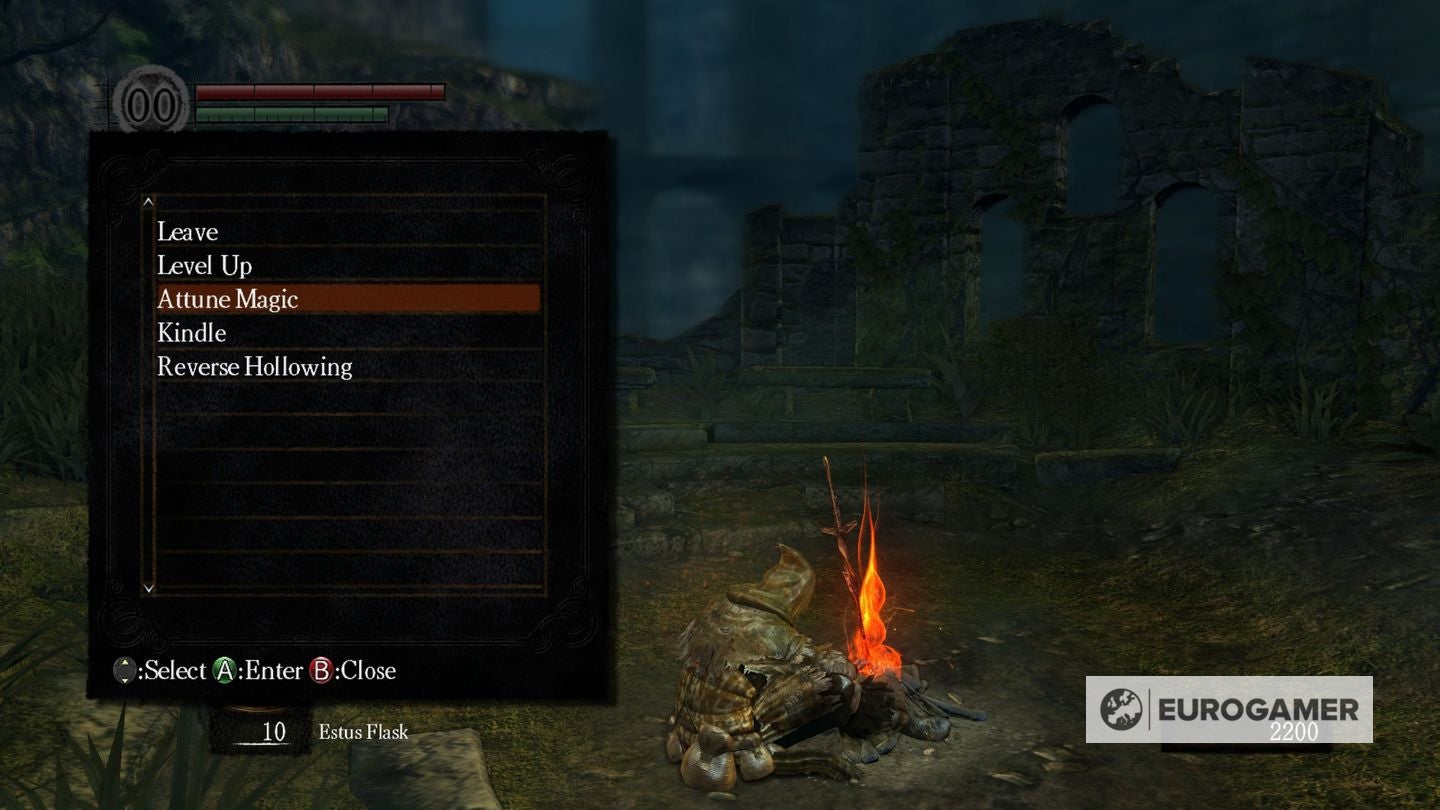This screenshot has height=810, width=1440.
Task: Confirm the highlighted Attune Magic option
Action: click(228, 299)
